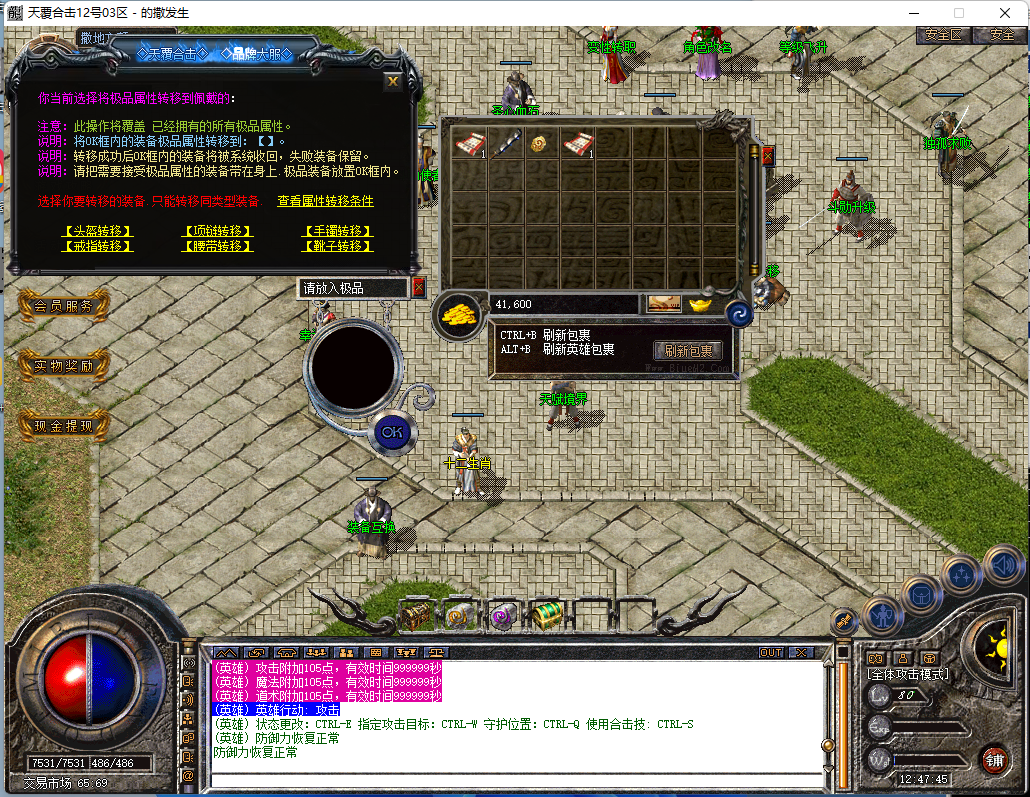Open 现金提现 cash withdrawal
1030x797 pixels.
[x=63, y=426]
